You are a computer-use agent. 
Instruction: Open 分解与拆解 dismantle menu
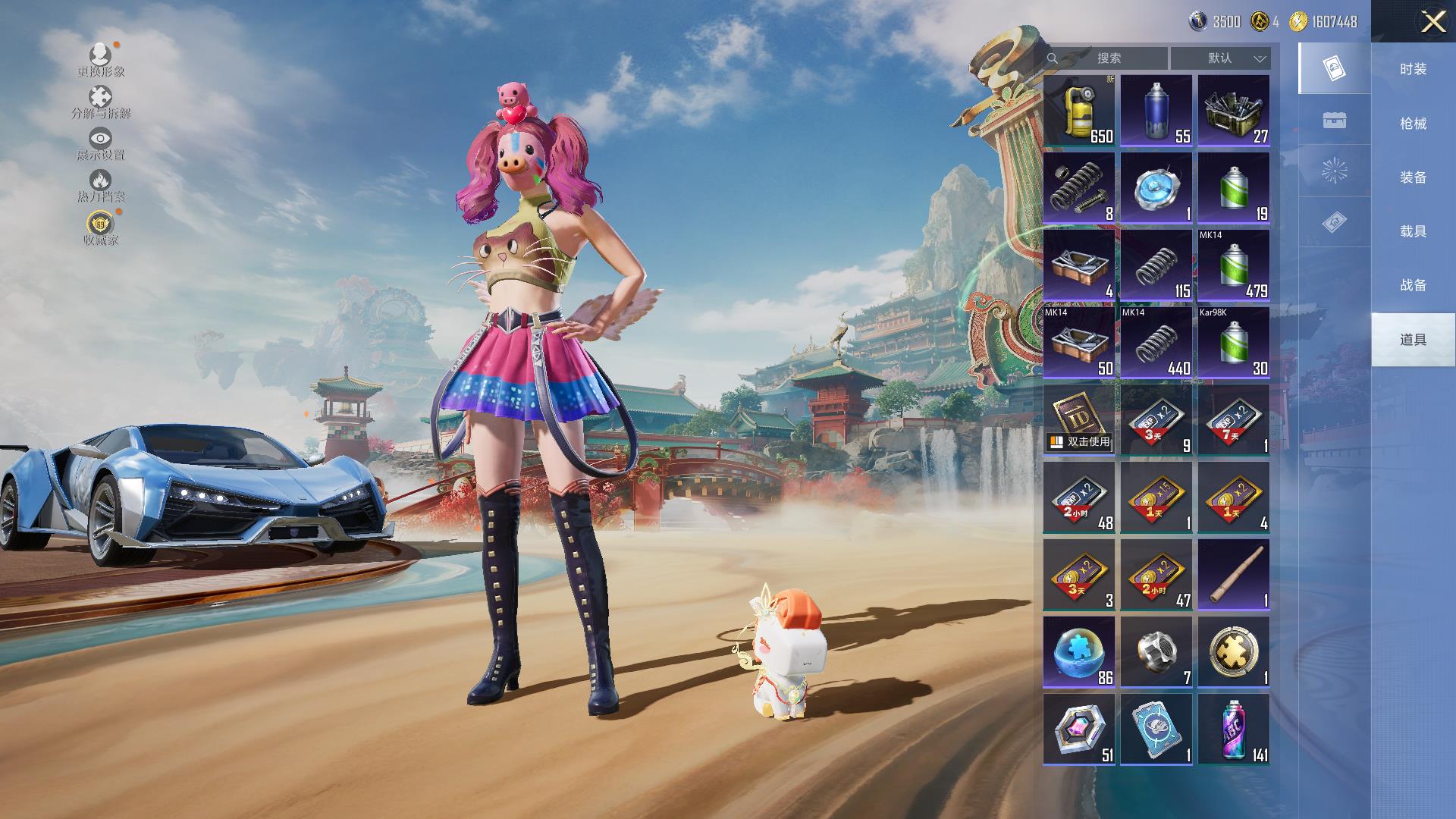[101, 102]
